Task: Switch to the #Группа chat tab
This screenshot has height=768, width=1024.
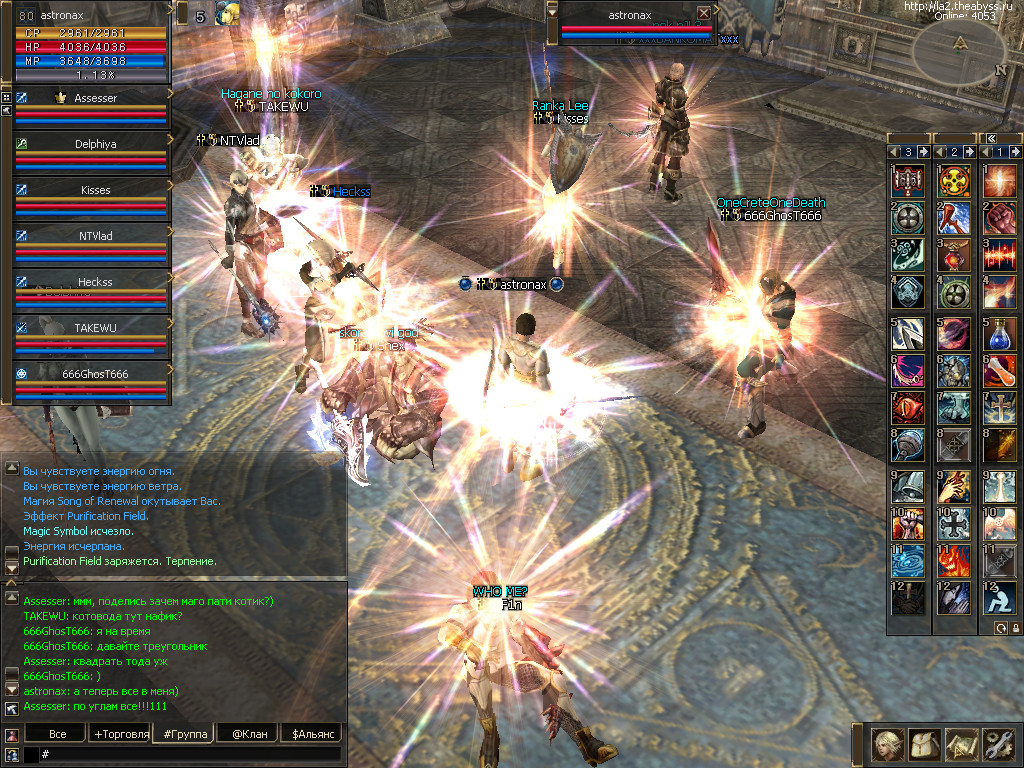Action: pyautogui.click(x=185, y=734)
